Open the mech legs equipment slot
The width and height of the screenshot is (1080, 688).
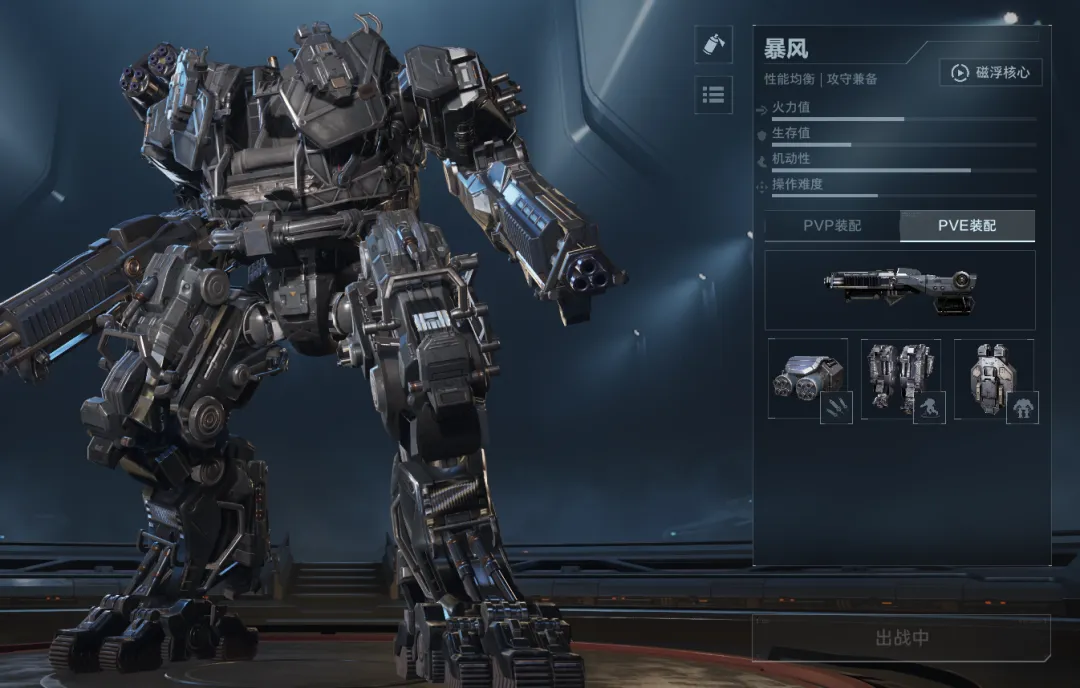(x=902, y=379)
